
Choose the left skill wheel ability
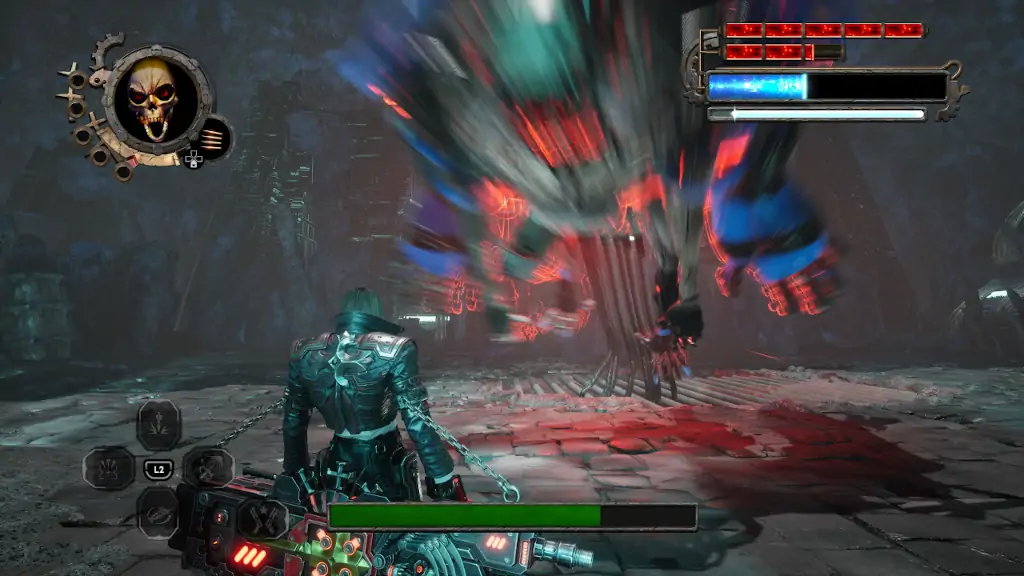tap(108, 467)
